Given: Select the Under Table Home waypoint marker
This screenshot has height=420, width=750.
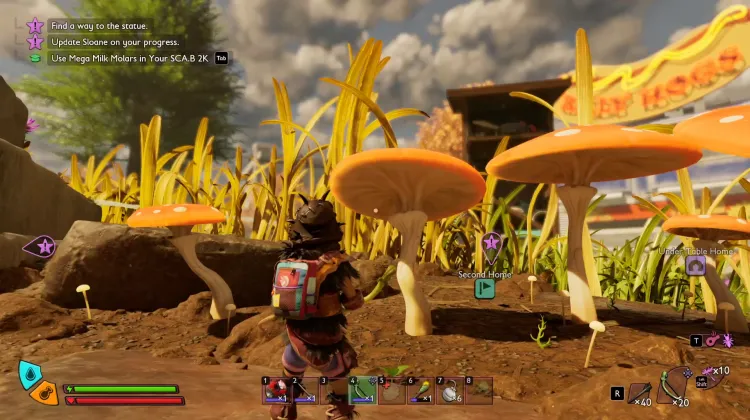Looking at the screenshot, I should click(695, 266).
